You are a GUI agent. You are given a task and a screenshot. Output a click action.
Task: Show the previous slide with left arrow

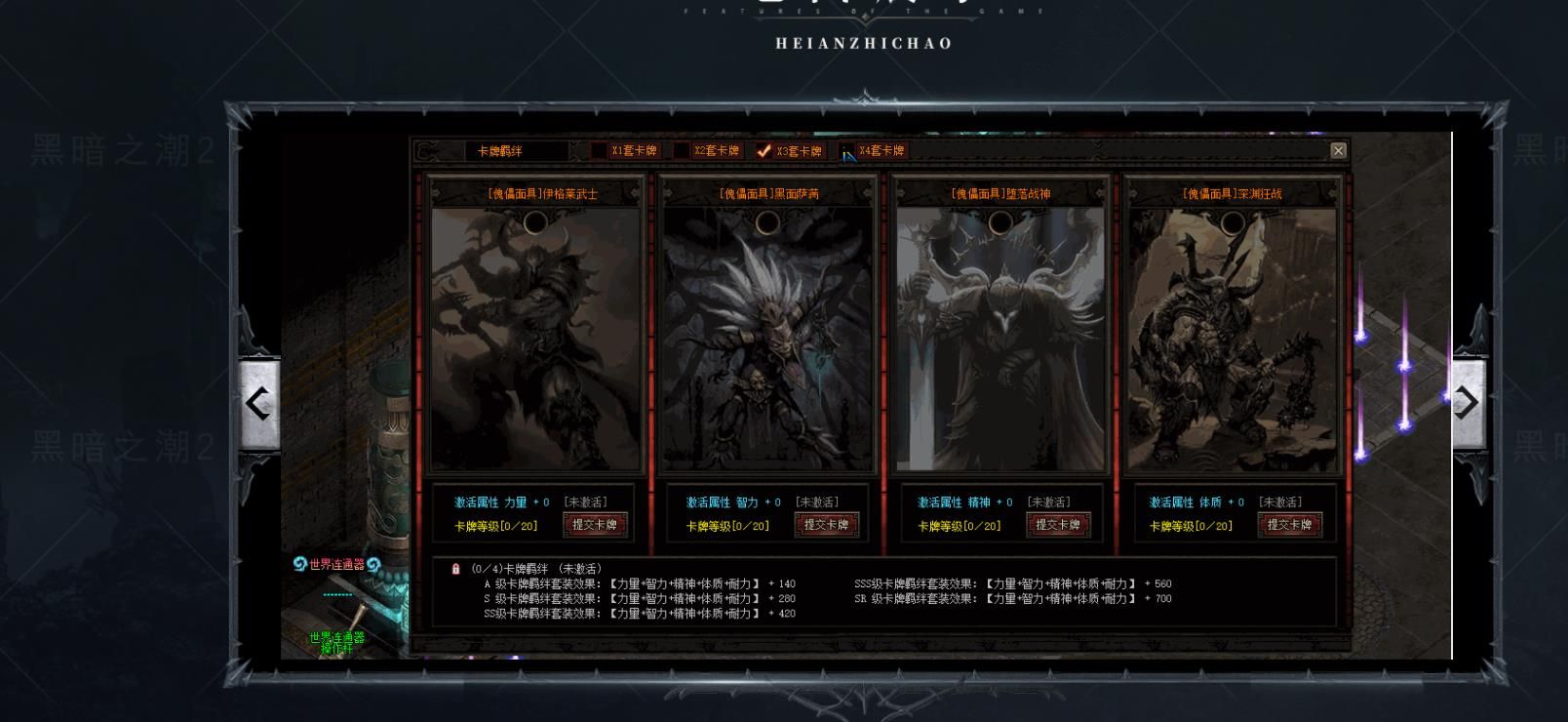pos(259,403)
